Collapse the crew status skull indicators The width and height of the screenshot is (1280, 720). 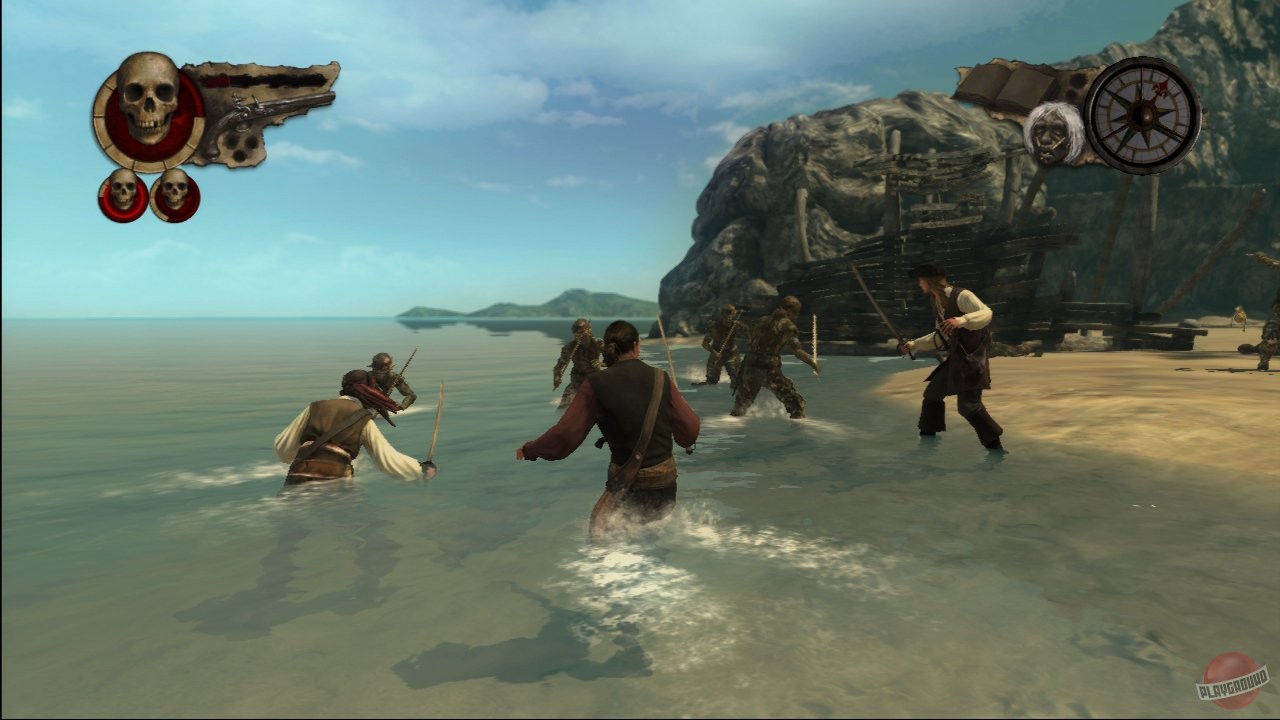coord(147,194)
